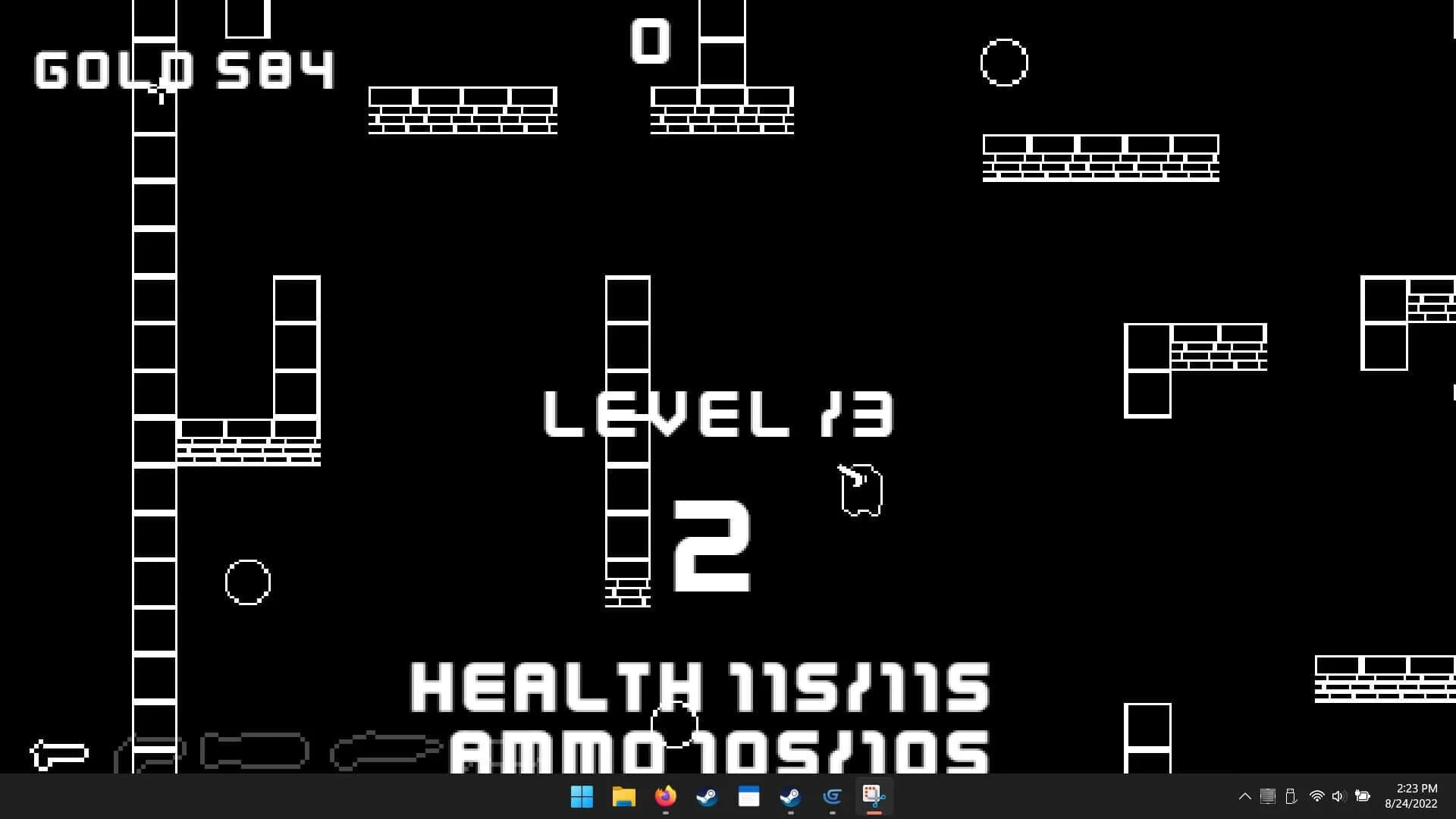1456x819 pixels.
Task: Launch Steam from the taskbar
Action: click(x=706, y=797)
